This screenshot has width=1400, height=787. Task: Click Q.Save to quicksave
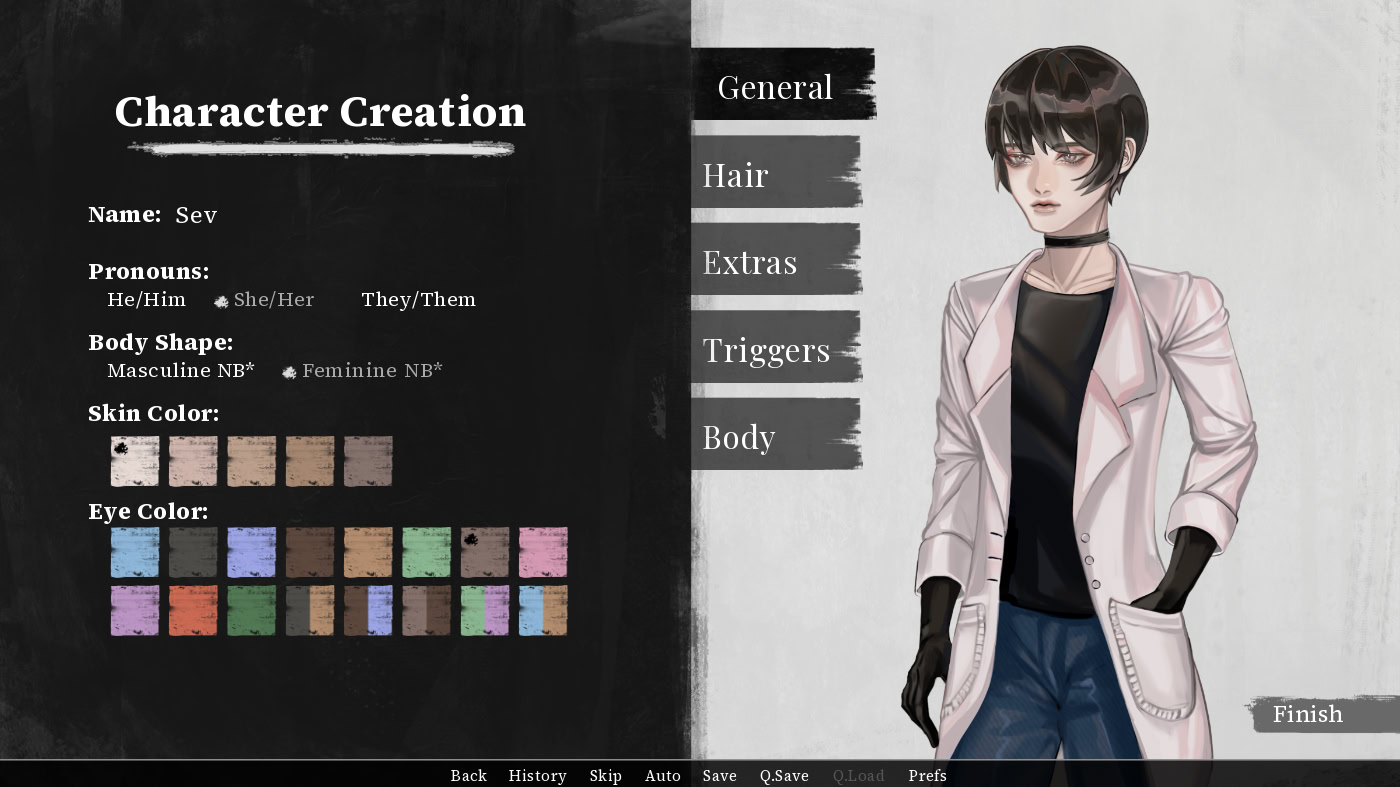point(784,775)
